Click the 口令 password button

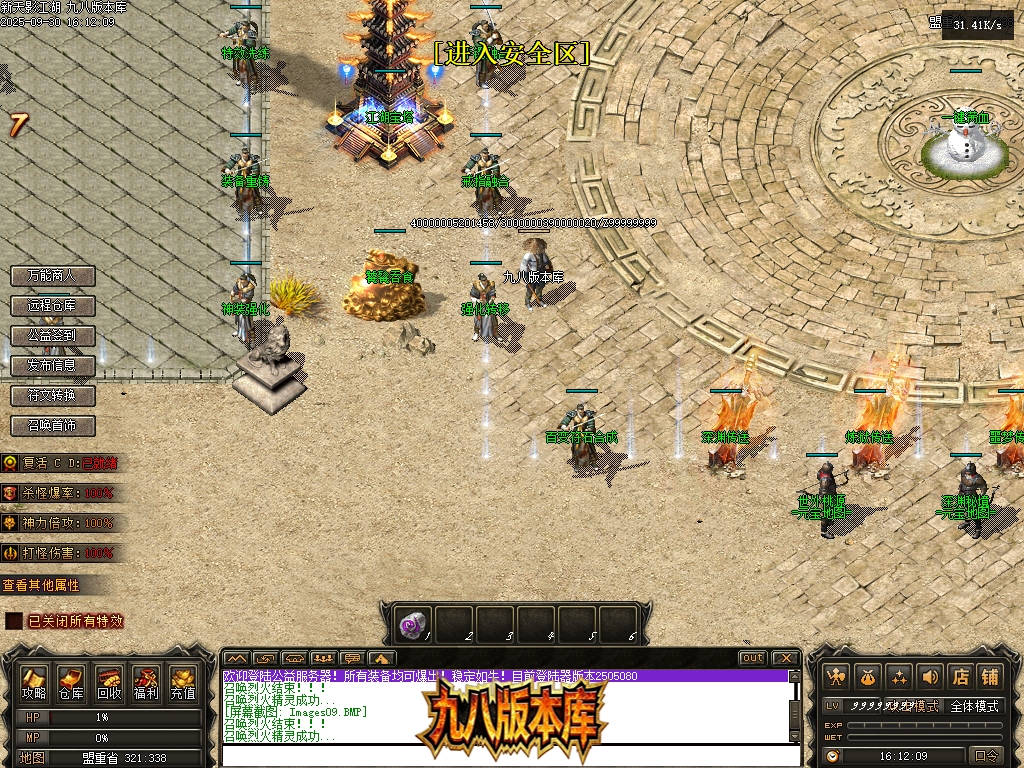point(986,756)
